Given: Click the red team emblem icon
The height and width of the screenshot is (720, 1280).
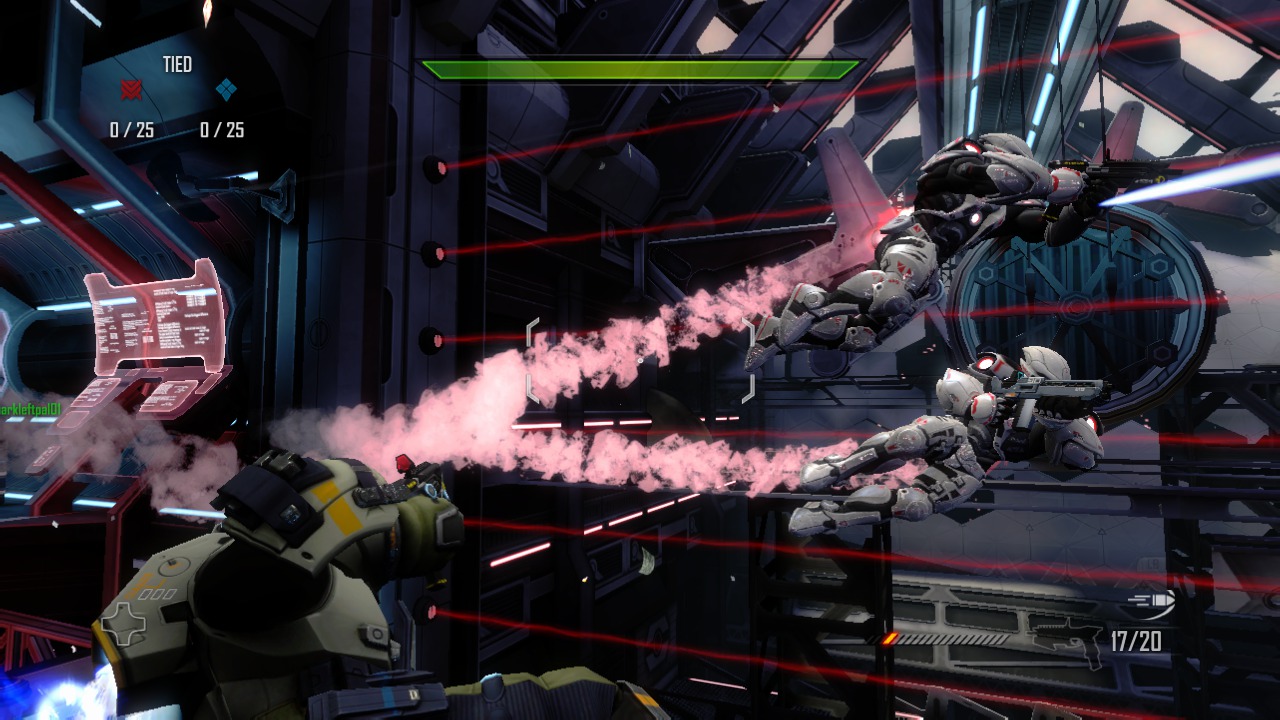Looking at the screenshot, I should click(131, 91).
